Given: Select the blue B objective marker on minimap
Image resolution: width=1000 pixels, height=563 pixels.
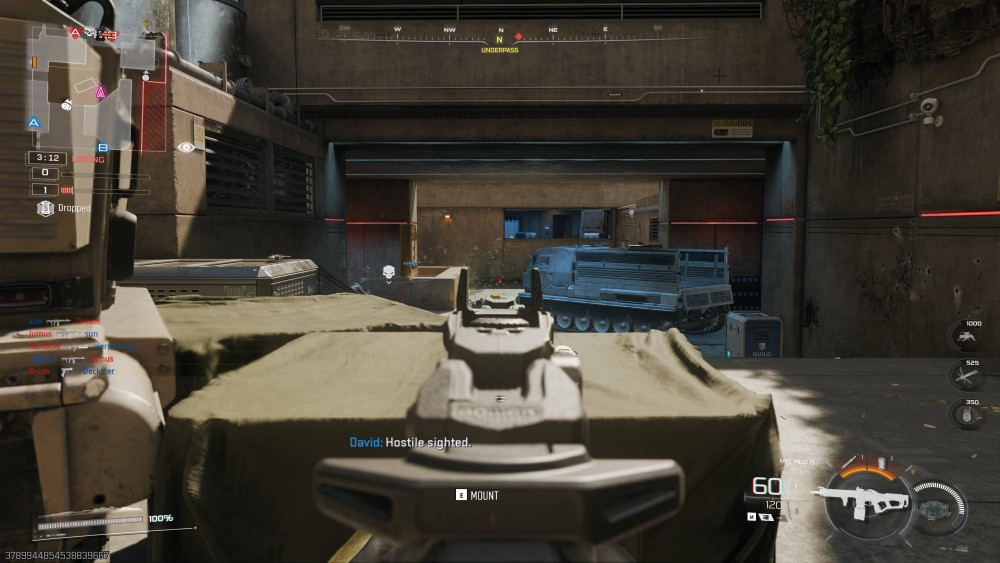Looking at the screenshot, I should tap(102, 148).
